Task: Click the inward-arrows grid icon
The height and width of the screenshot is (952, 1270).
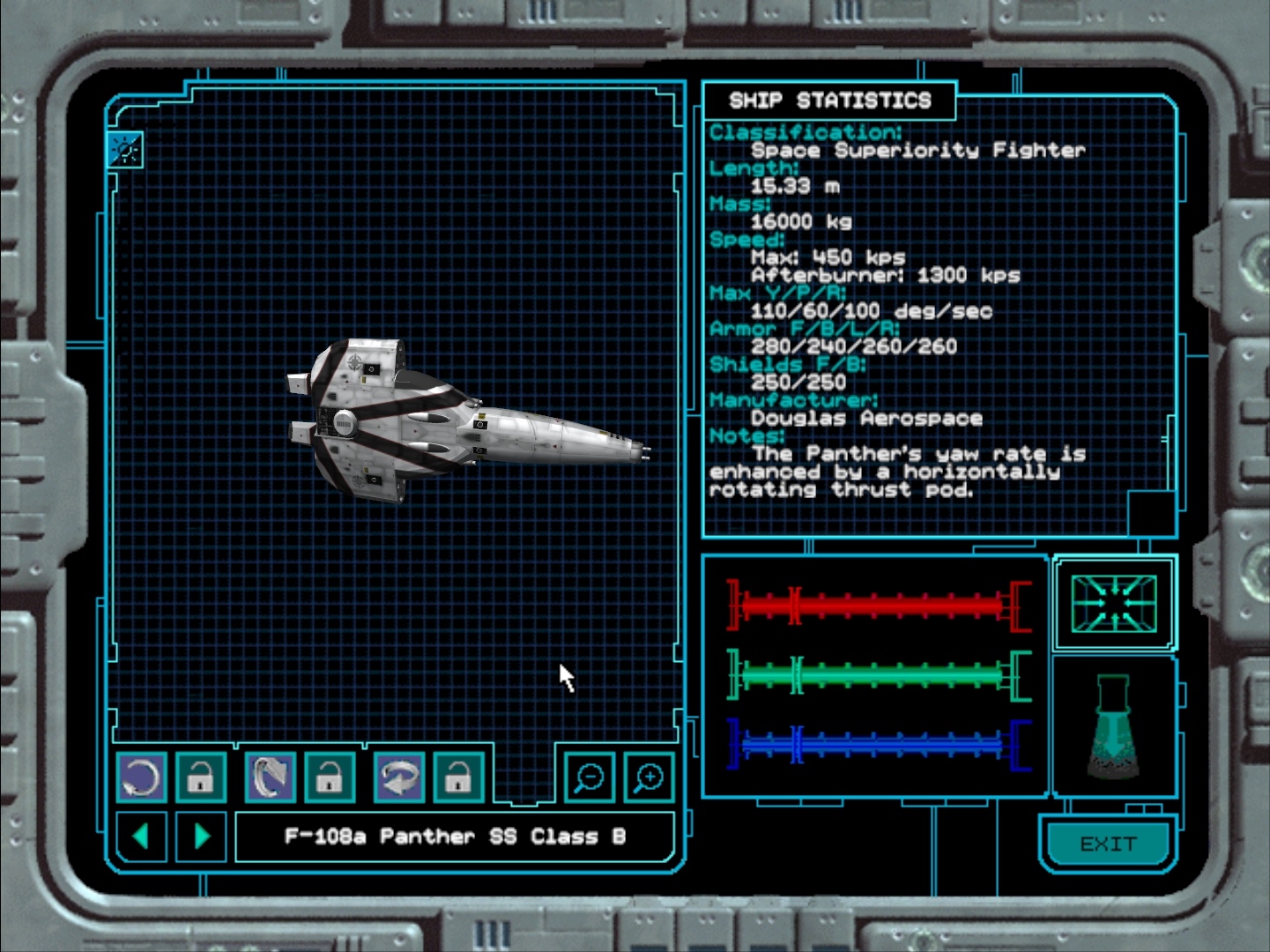Action: (1114, 604)
